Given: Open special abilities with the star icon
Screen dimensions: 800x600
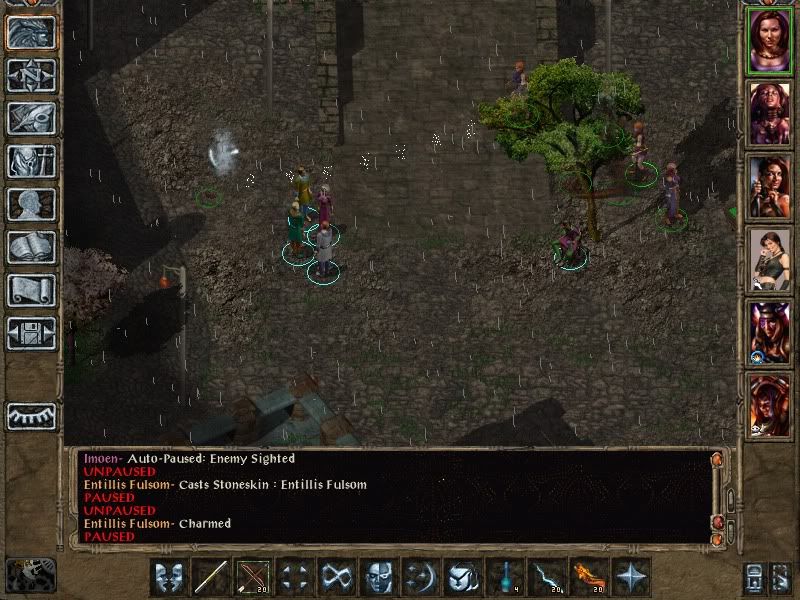Looking at the screenshot, I should pyautogui.click(x=632, y=577).
